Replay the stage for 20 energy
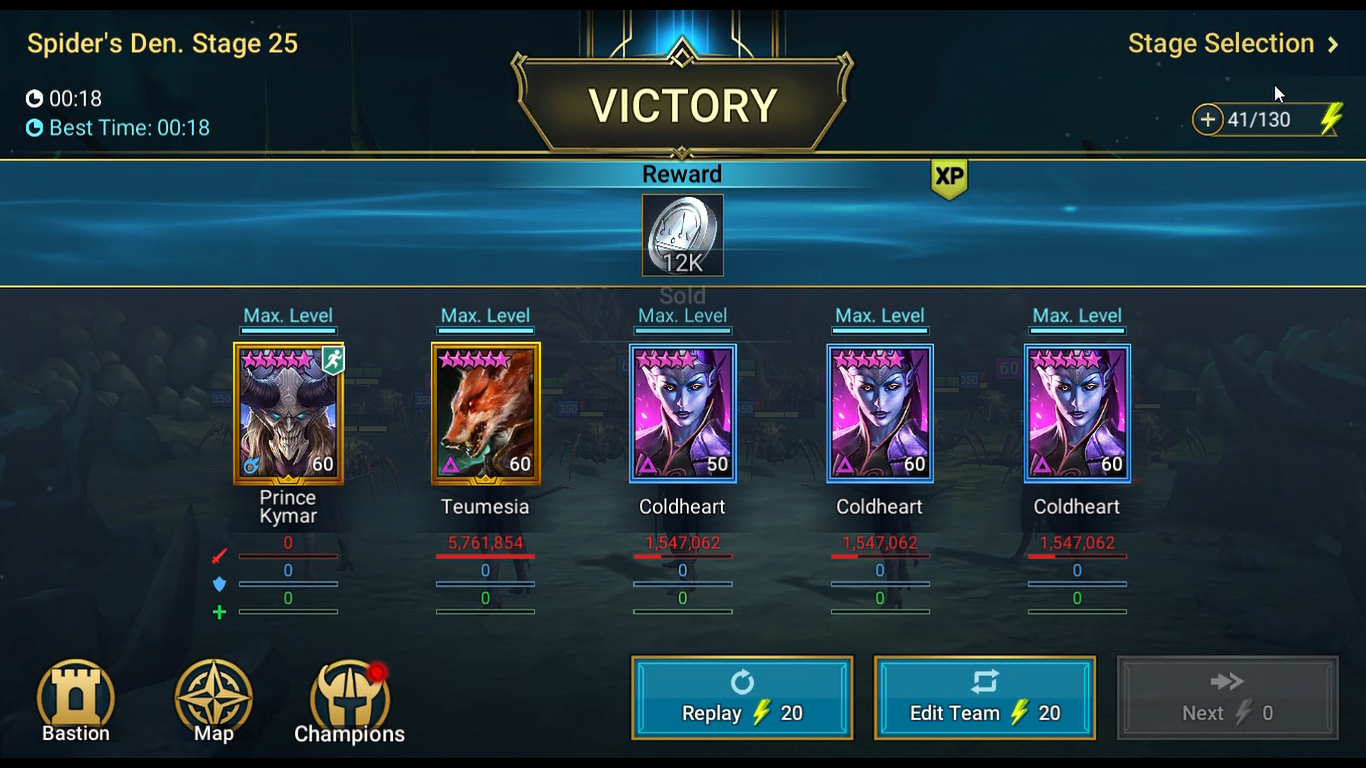 [742, 697]
